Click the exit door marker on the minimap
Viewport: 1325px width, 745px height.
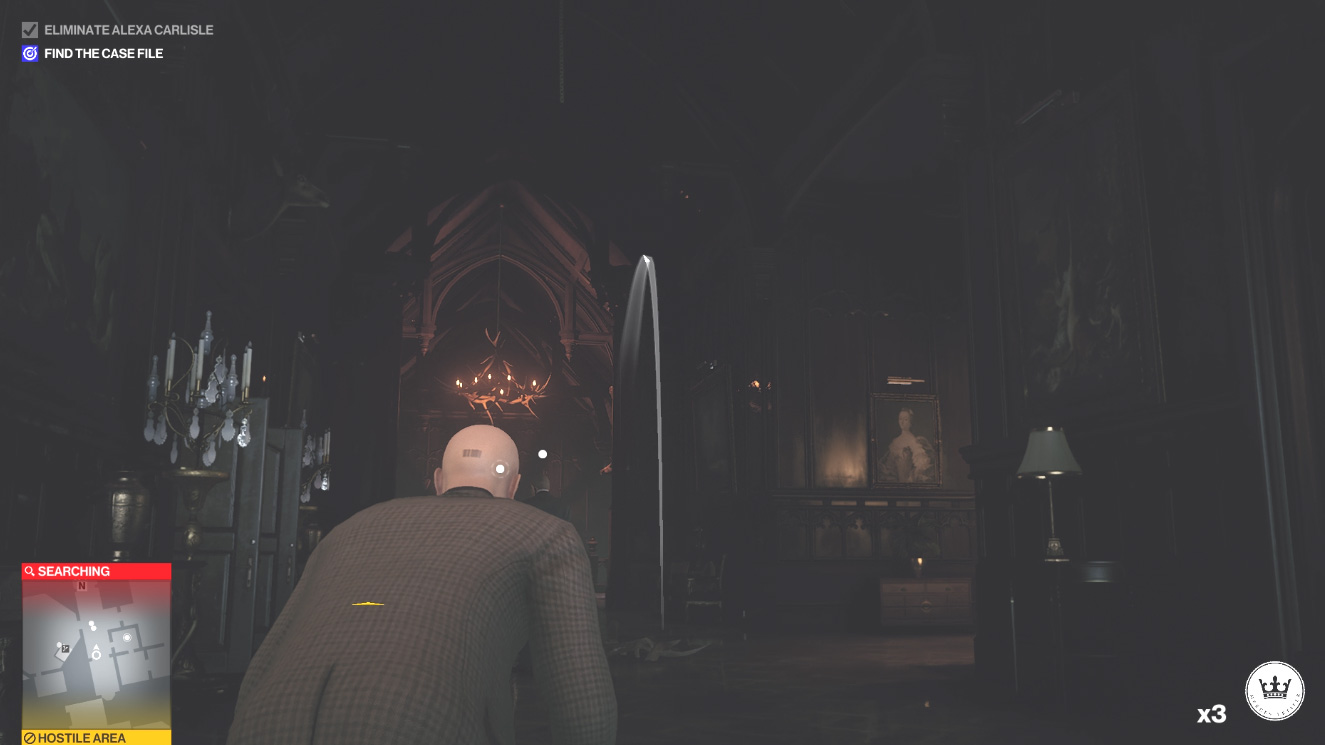66,650
